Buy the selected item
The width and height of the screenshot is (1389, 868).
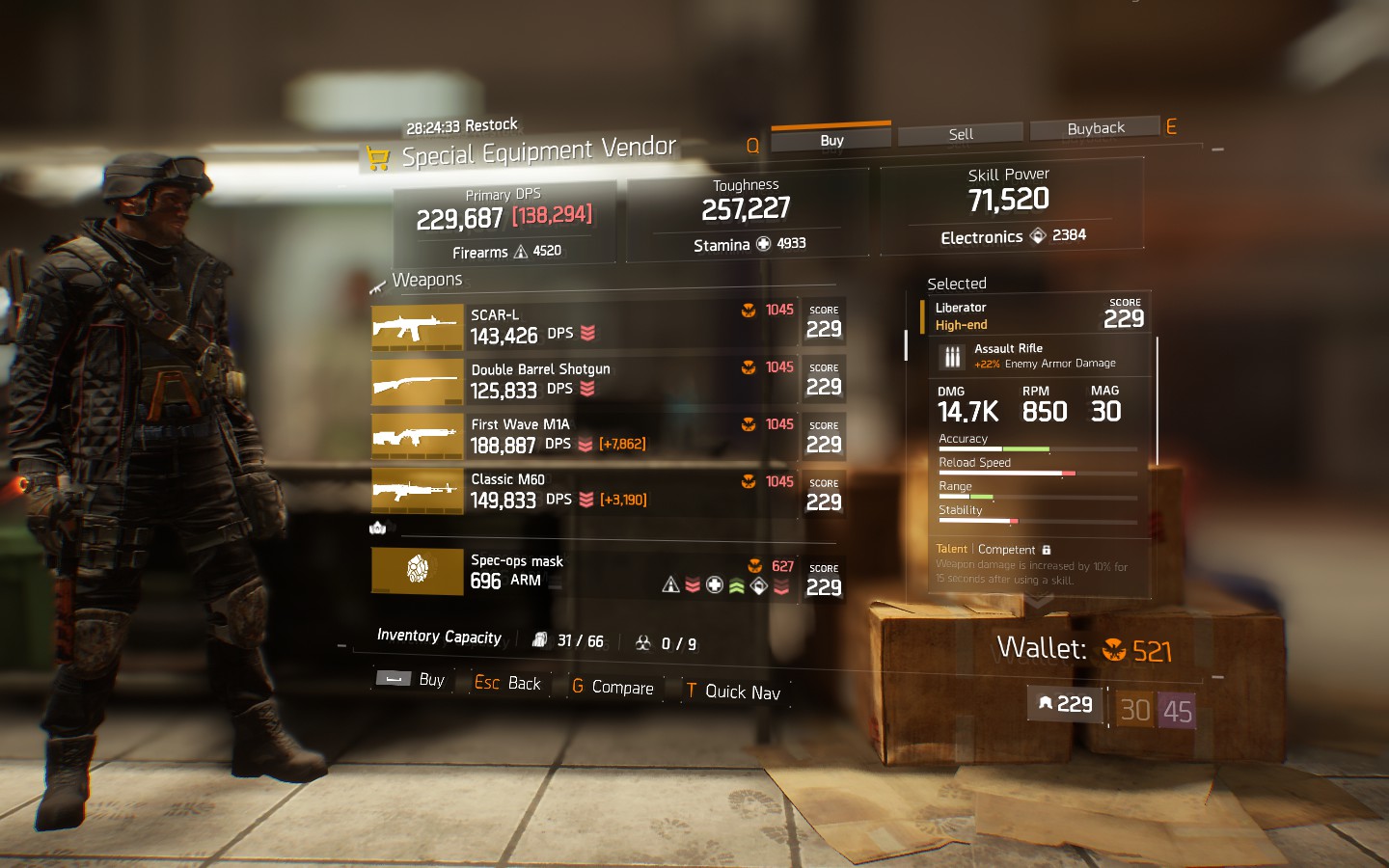(412, 680)
